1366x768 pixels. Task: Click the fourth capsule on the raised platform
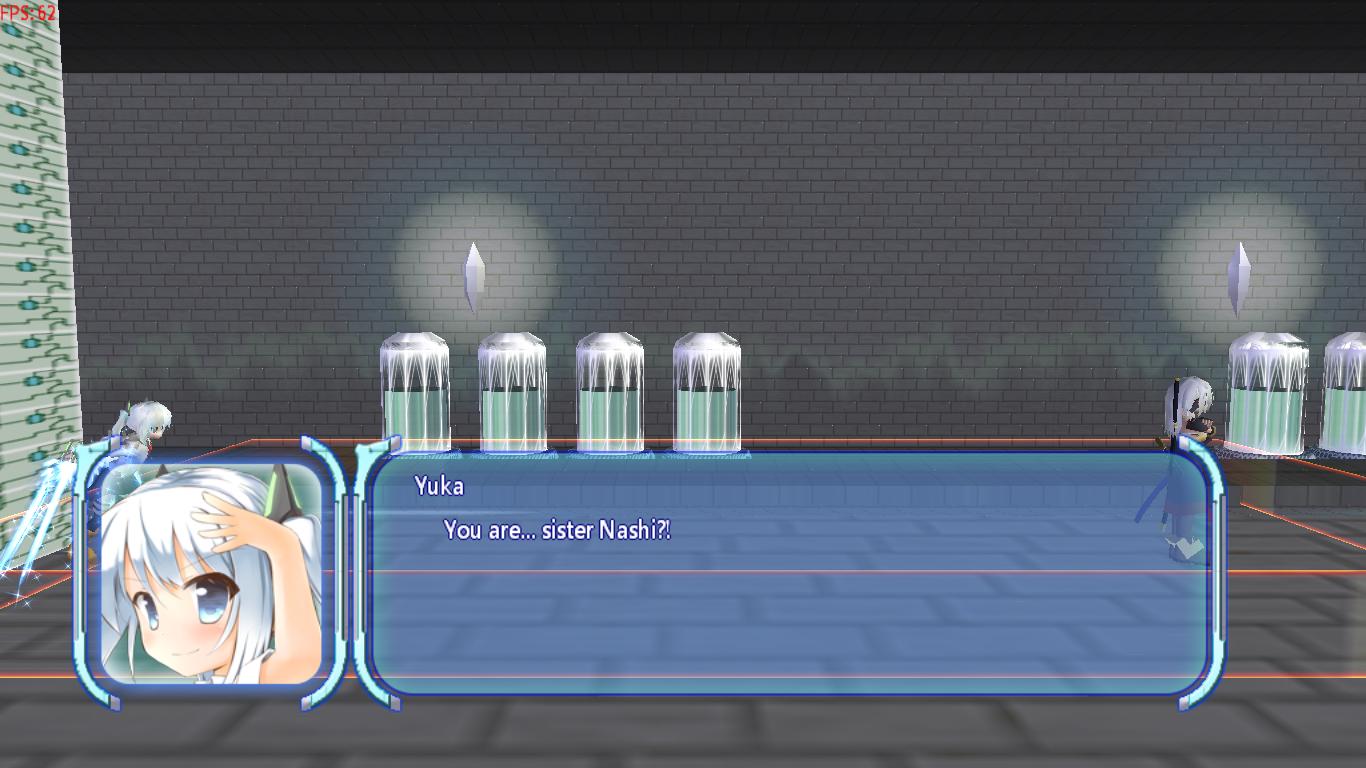[x=707, y=390]
